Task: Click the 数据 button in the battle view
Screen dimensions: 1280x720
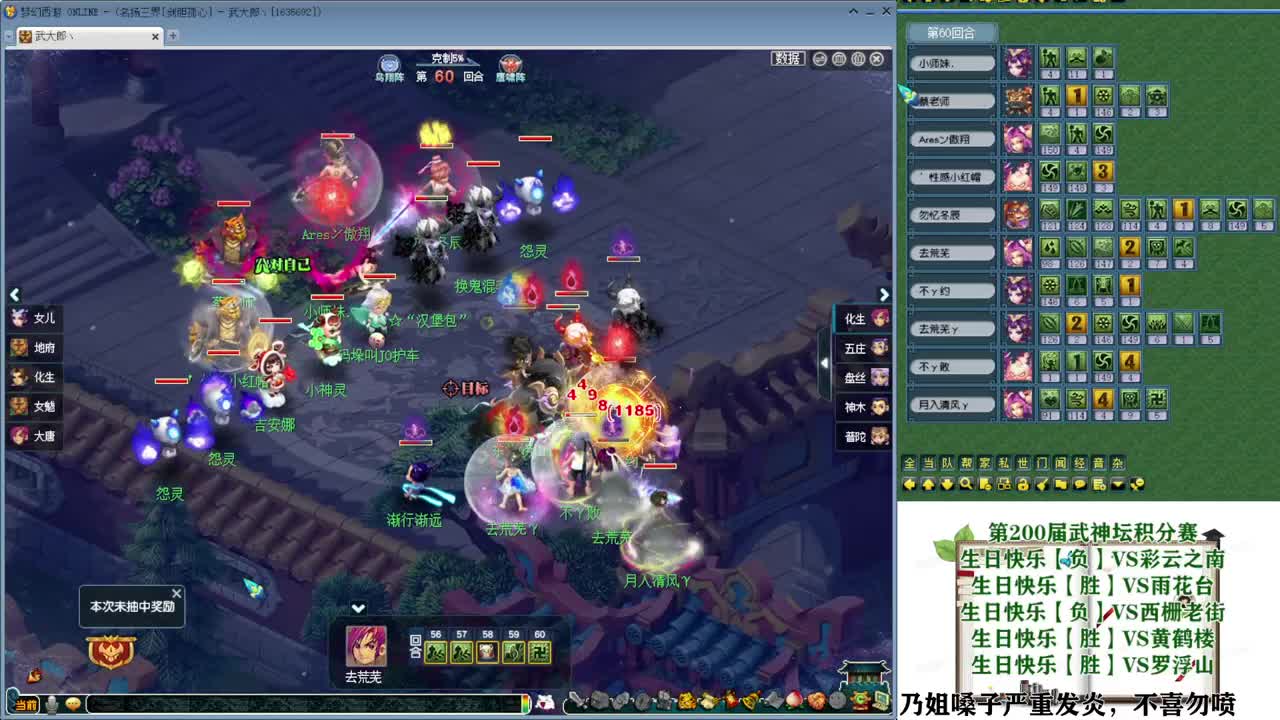Action: (787, 58)
